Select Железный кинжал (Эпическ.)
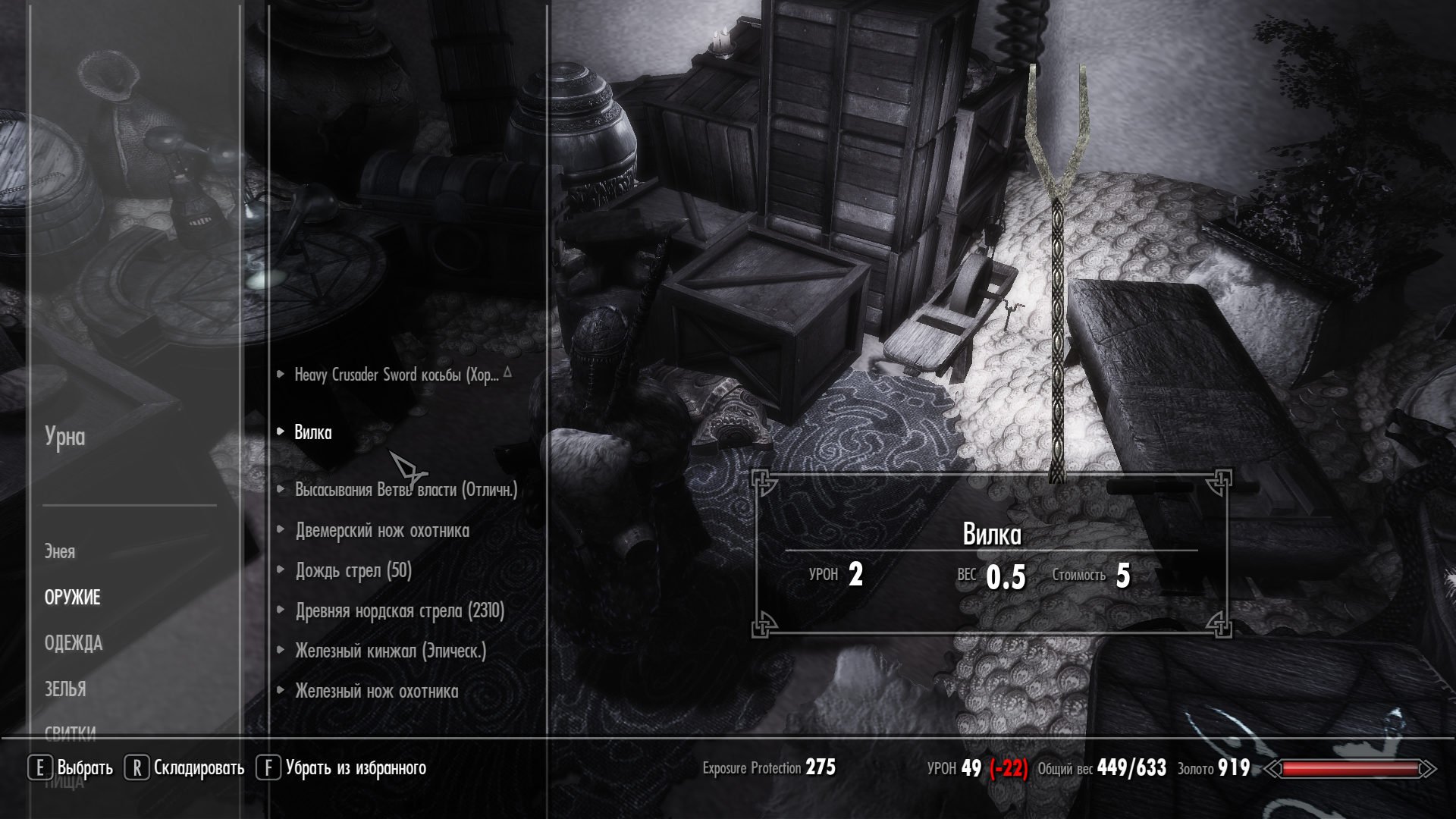 [x=391, y=651]
